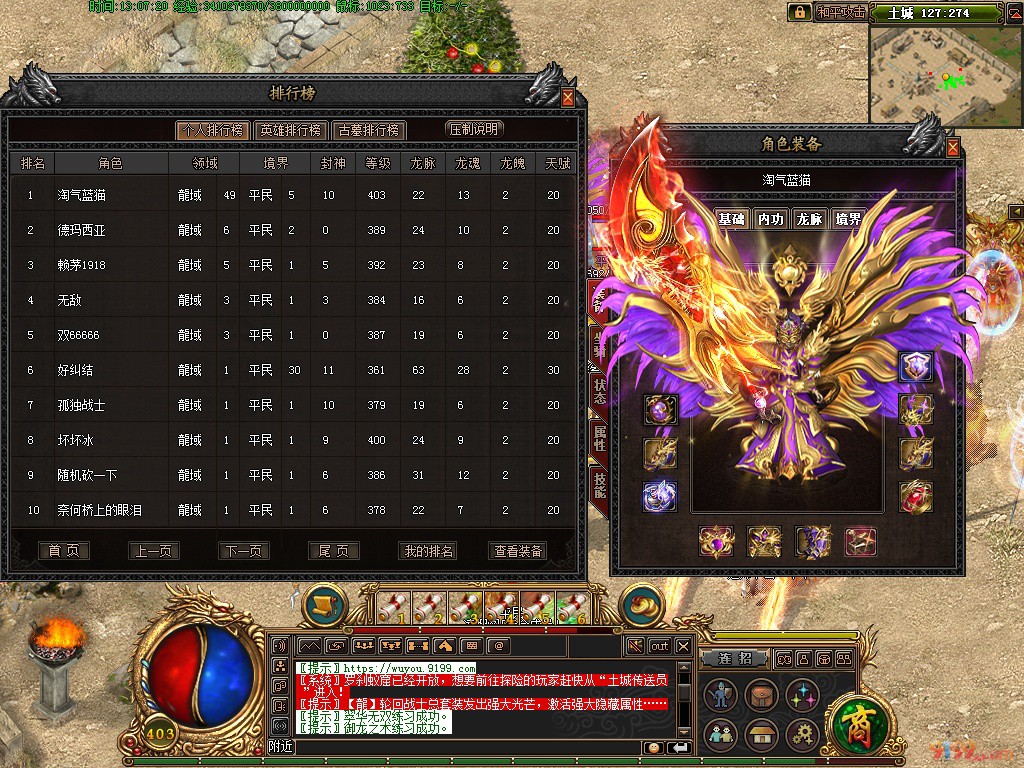The image size is (1024, 768).
Task: Switch to the 古墓排行榜 tab
Action: [x=369, y=130]
